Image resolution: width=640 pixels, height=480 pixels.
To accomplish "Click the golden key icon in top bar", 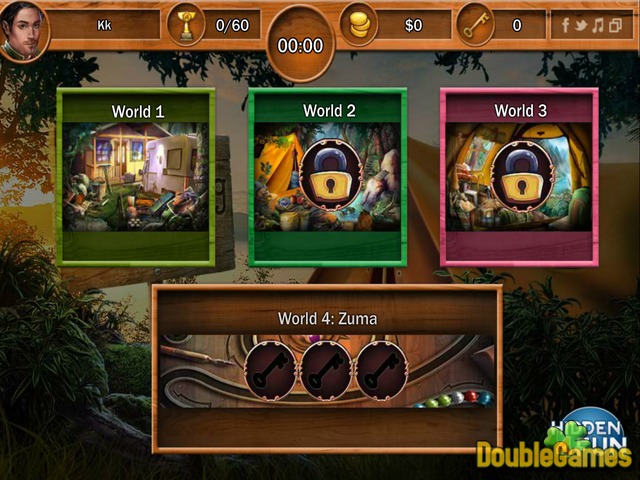I will point(475,25).
